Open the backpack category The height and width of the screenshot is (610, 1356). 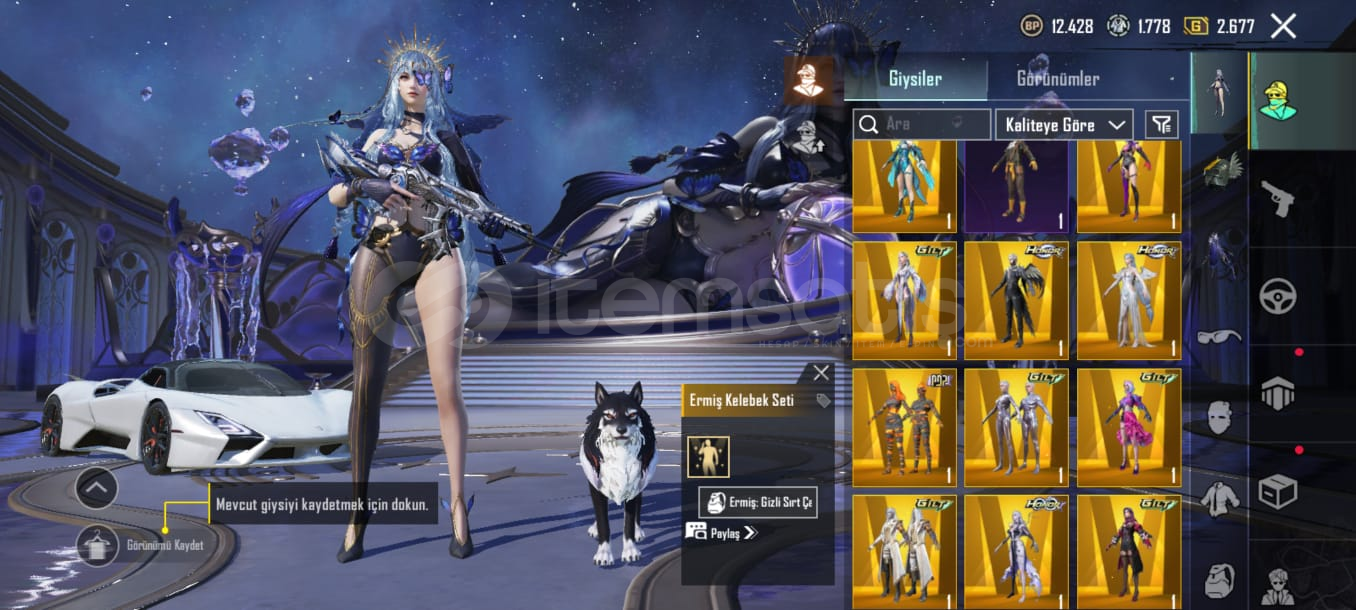[x=1219, y=580]
